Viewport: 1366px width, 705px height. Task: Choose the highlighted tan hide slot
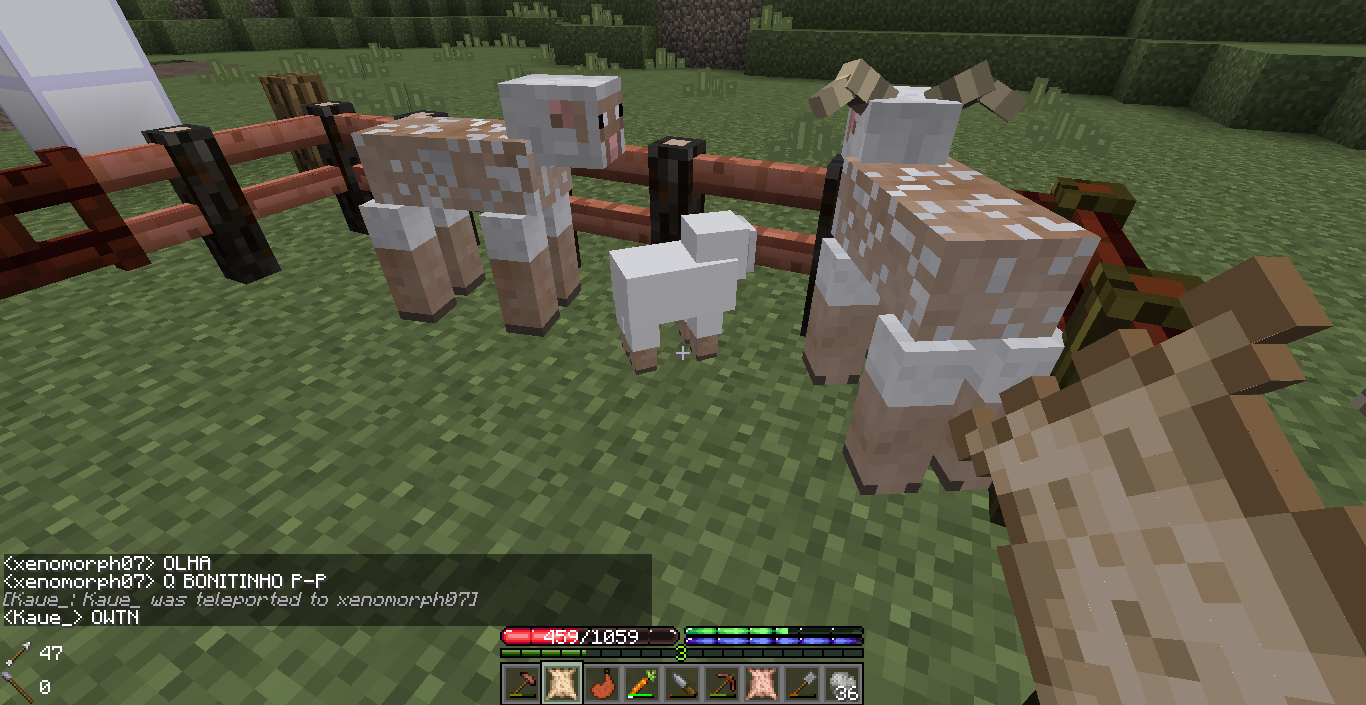(x=561, y=684)
